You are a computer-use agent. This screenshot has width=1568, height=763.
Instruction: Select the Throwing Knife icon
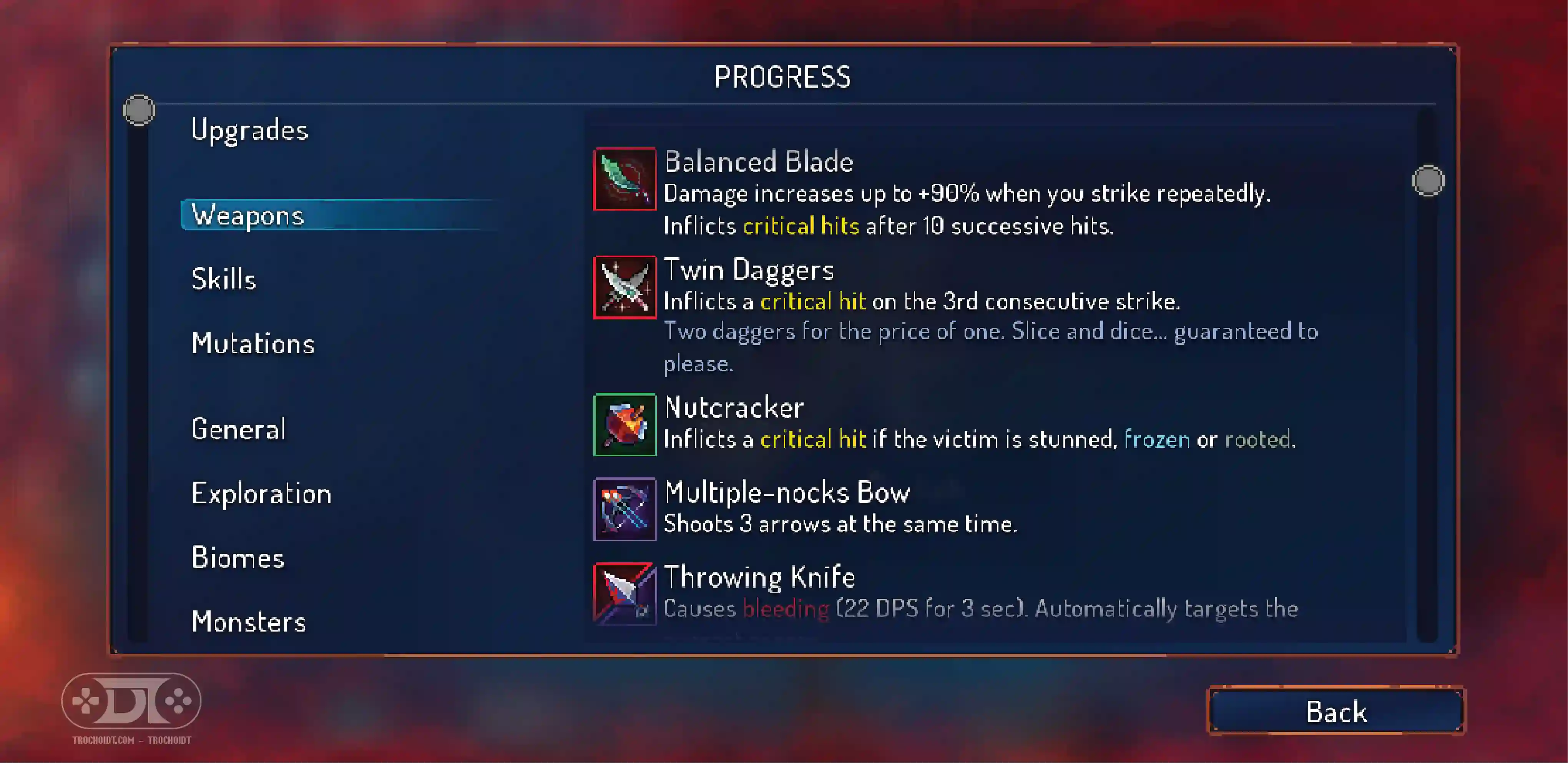point(625,593)
